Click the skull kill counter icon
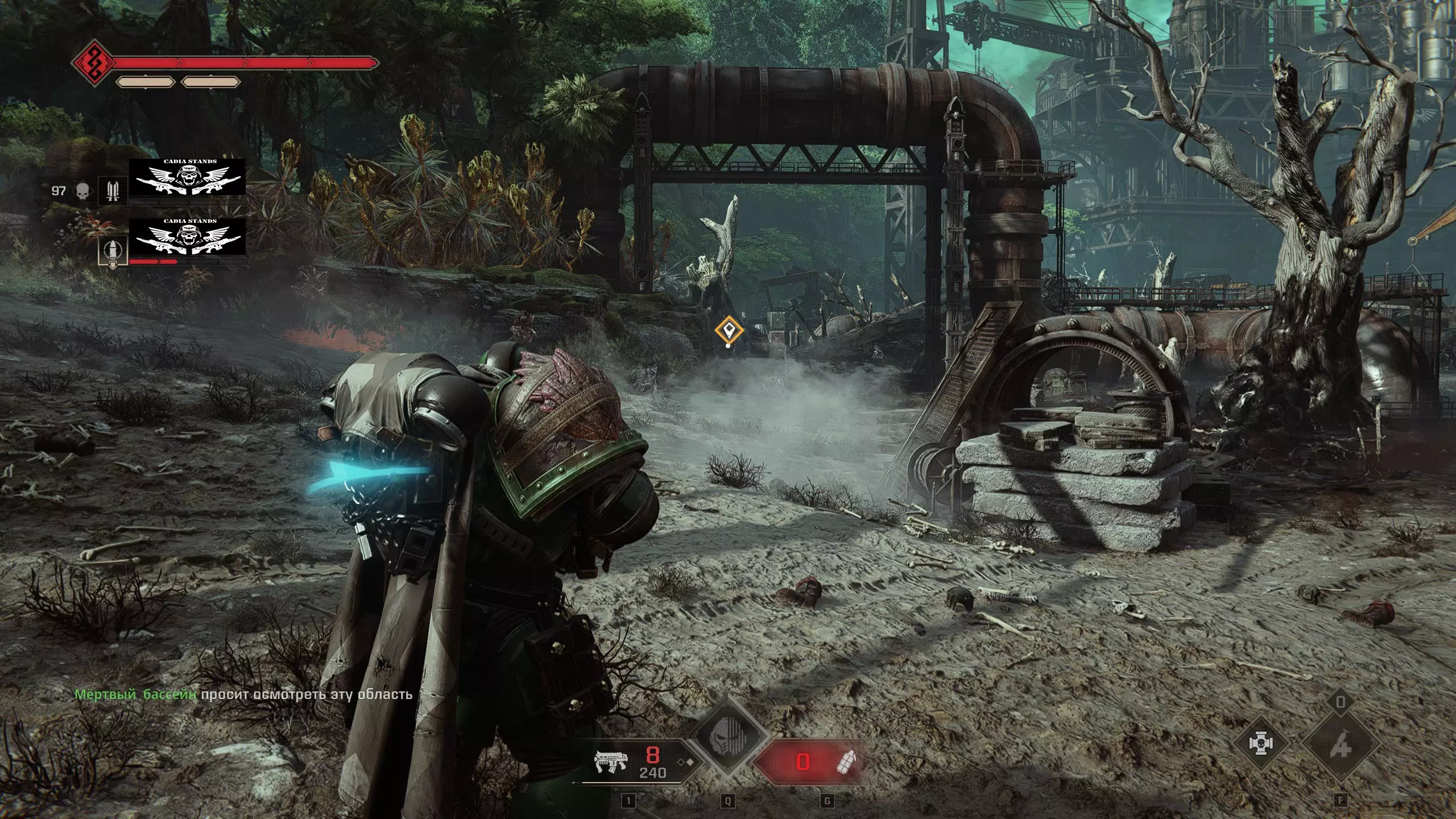 83,191
